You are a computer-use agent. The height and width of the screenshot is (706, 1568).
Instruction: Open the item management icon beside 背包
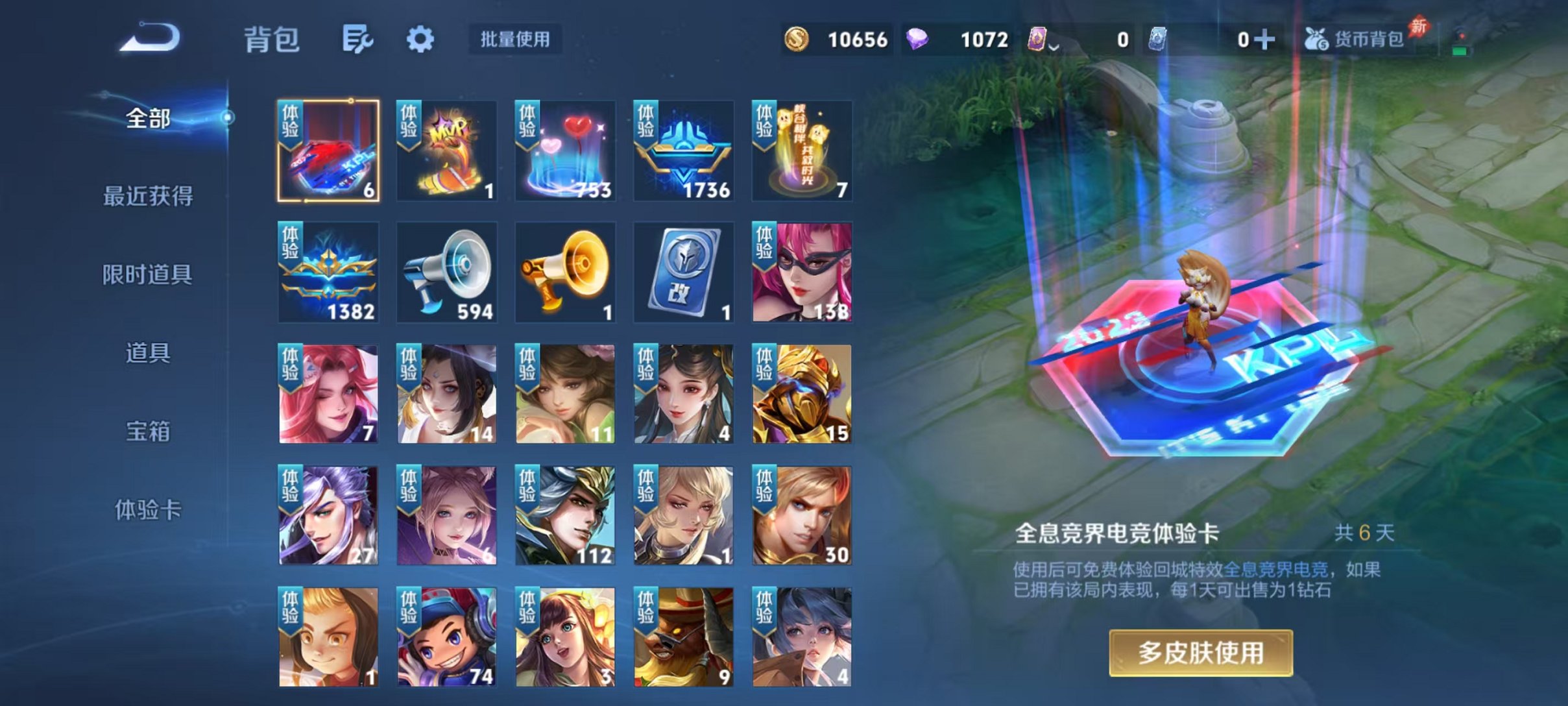click(x=359, y=40)
